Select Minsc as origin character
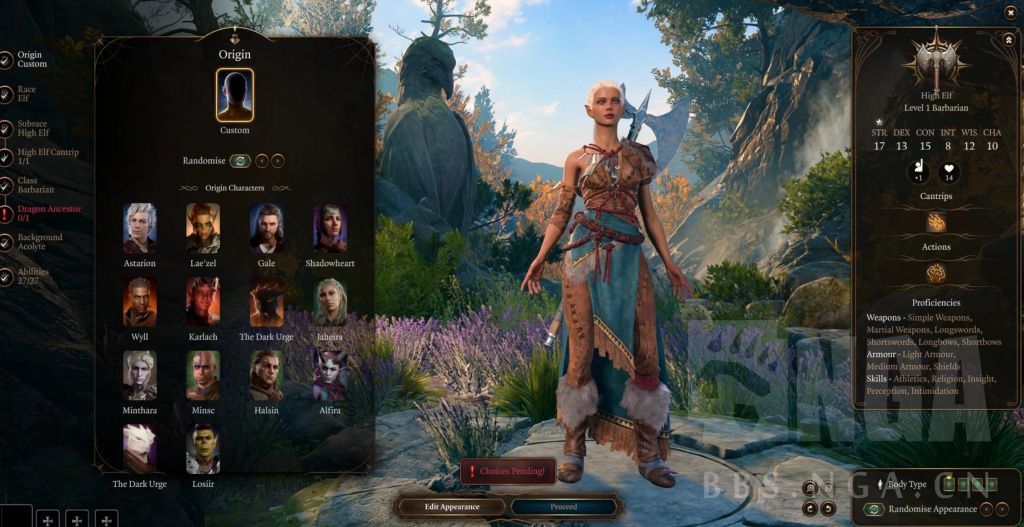This screenshot has height=527, width=1024. 203,375
